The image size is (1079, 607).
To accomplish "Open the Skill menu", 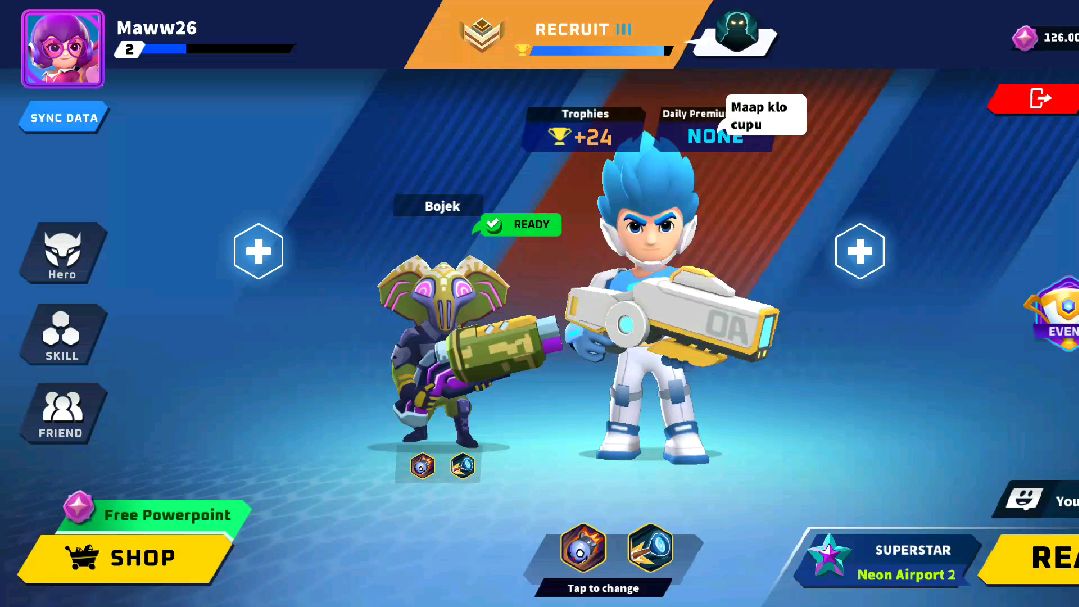I will click(x=62, y=334).
